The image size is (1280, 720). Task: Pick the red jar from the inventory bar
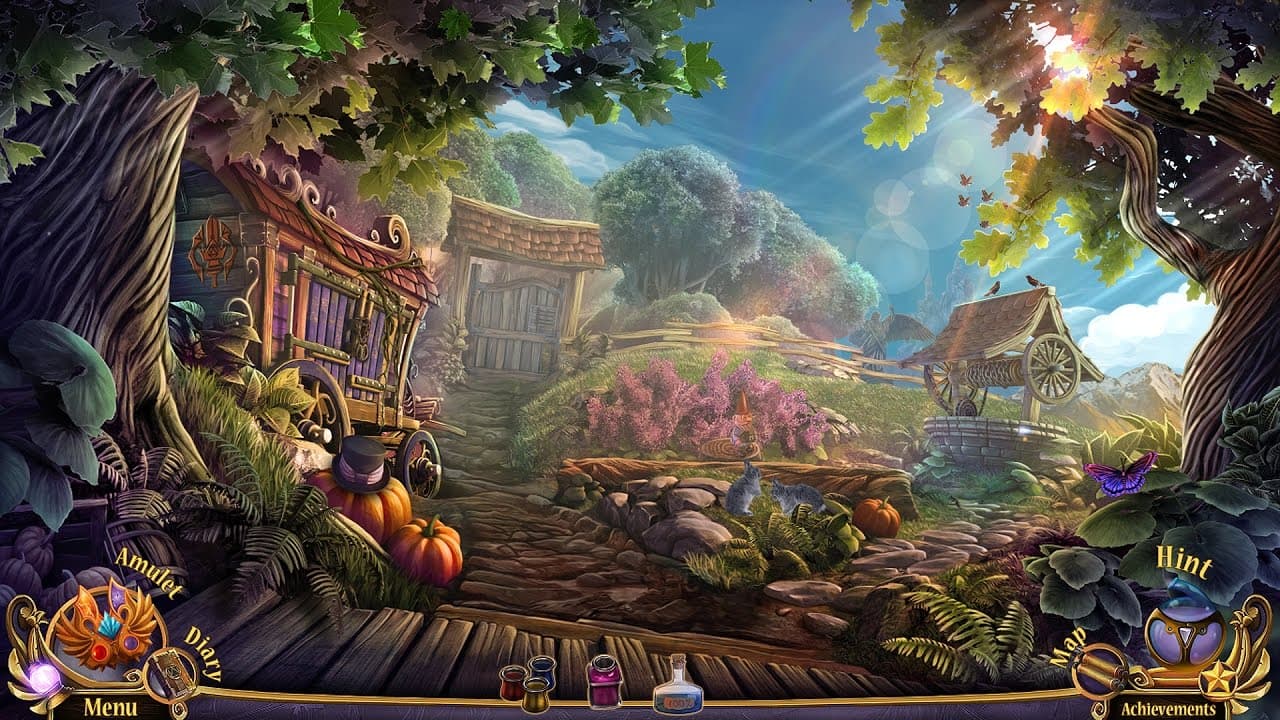[513, 685]
